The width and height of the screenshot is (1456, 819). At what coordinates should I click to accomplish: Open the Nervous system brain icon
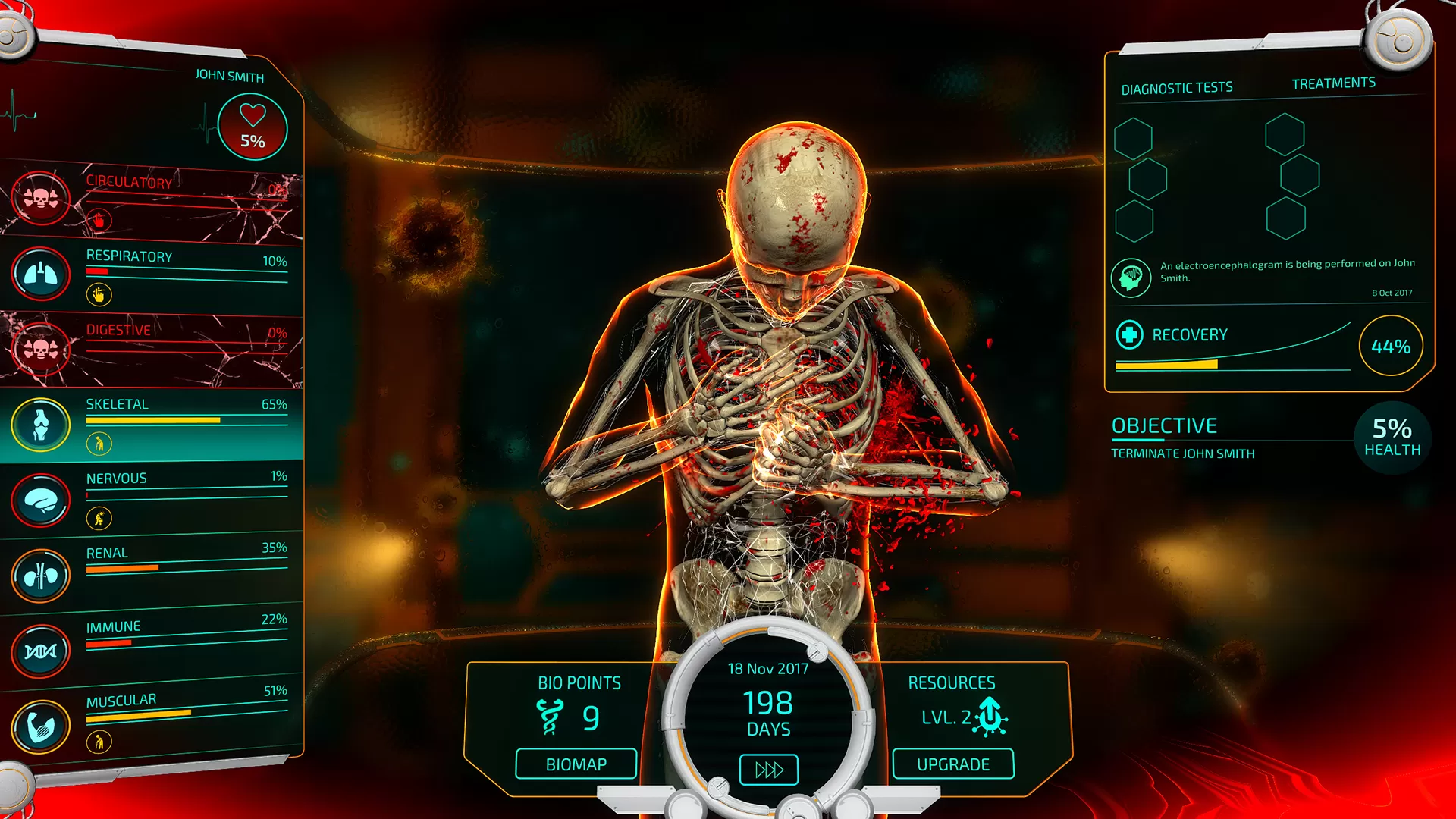coord(40,498)
